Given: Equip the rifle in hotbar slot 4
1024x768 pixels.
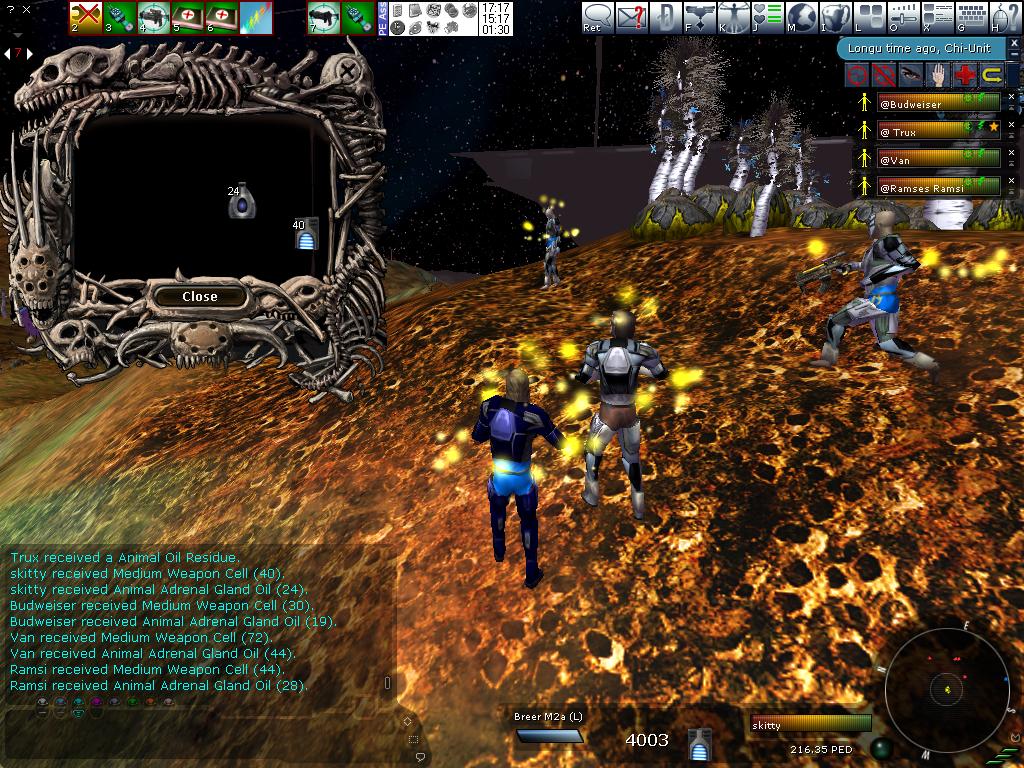Looking at the screenshot, I should click(154, 17).
